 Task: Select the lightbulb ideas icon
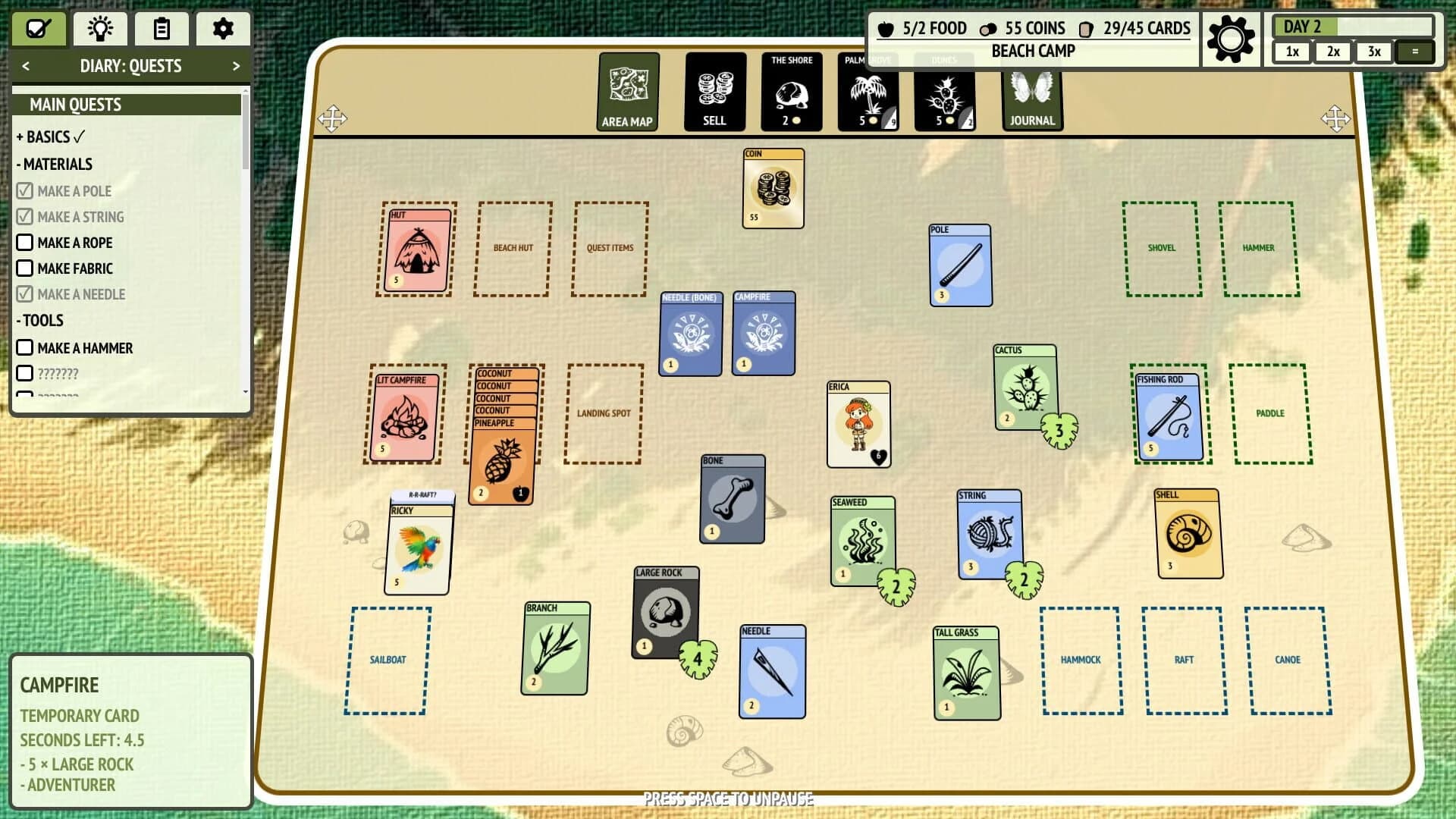pos(100,29)
